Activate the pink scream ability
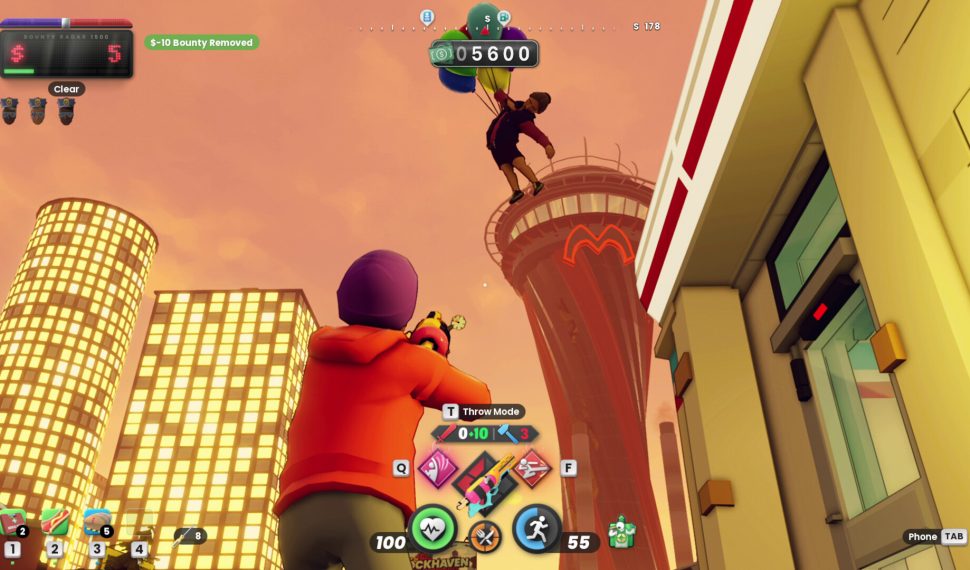 coord(436,467)
